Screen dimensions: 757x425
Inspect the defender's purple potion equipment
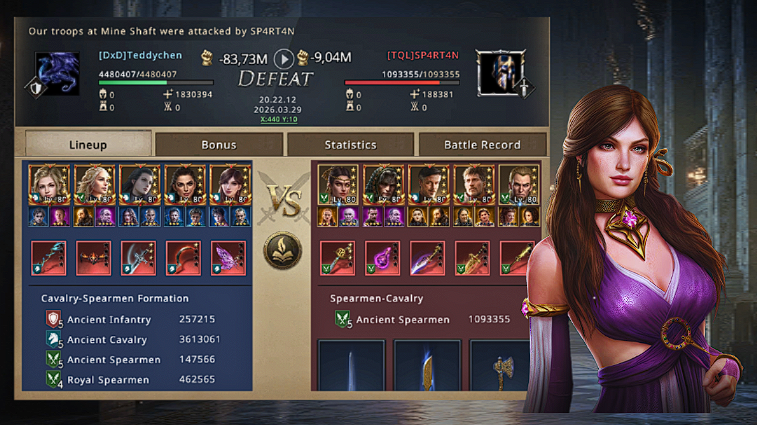point(383,258)
